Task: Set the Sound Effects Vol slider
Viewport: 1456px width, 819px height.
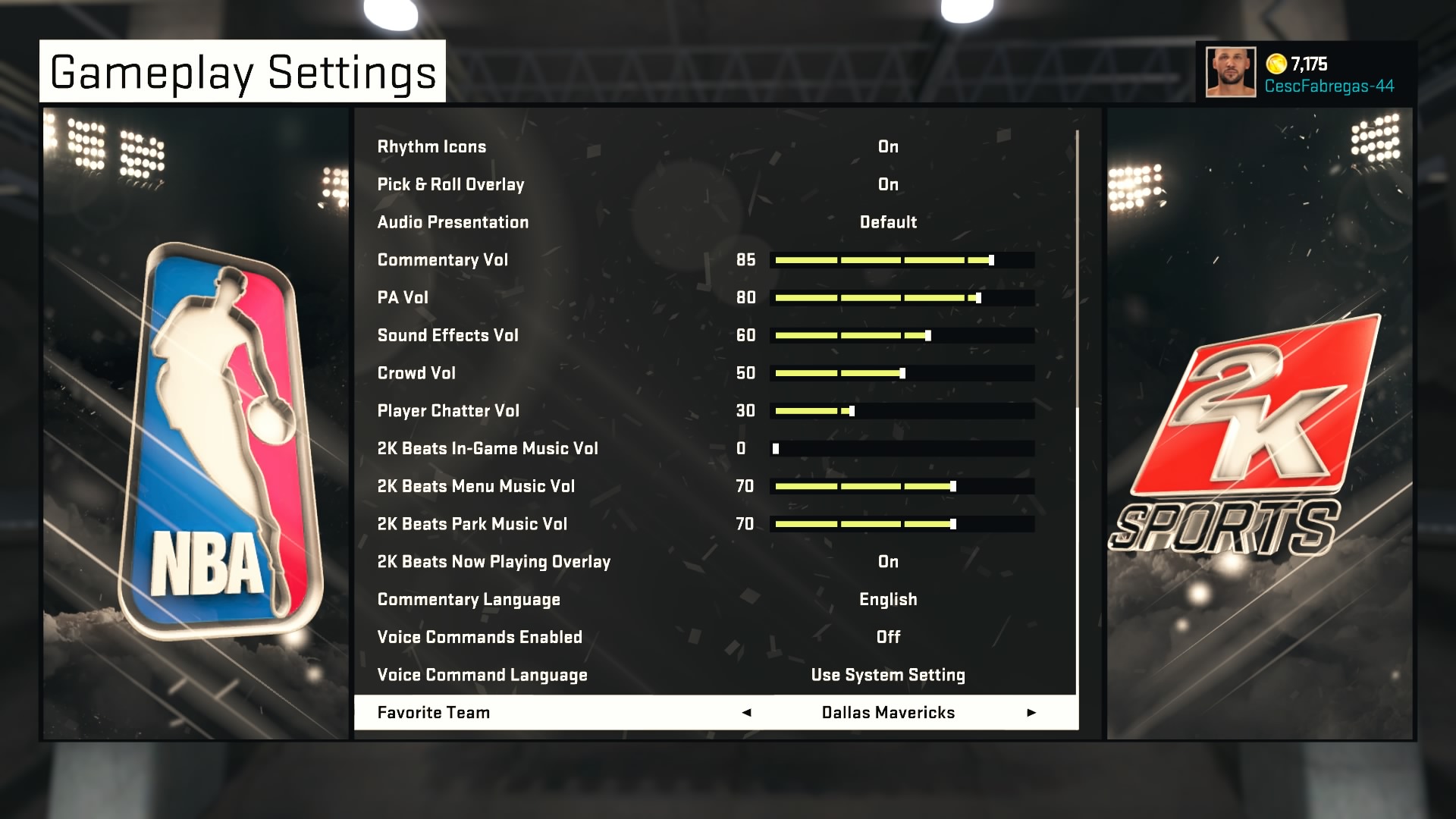Action: 902,335
